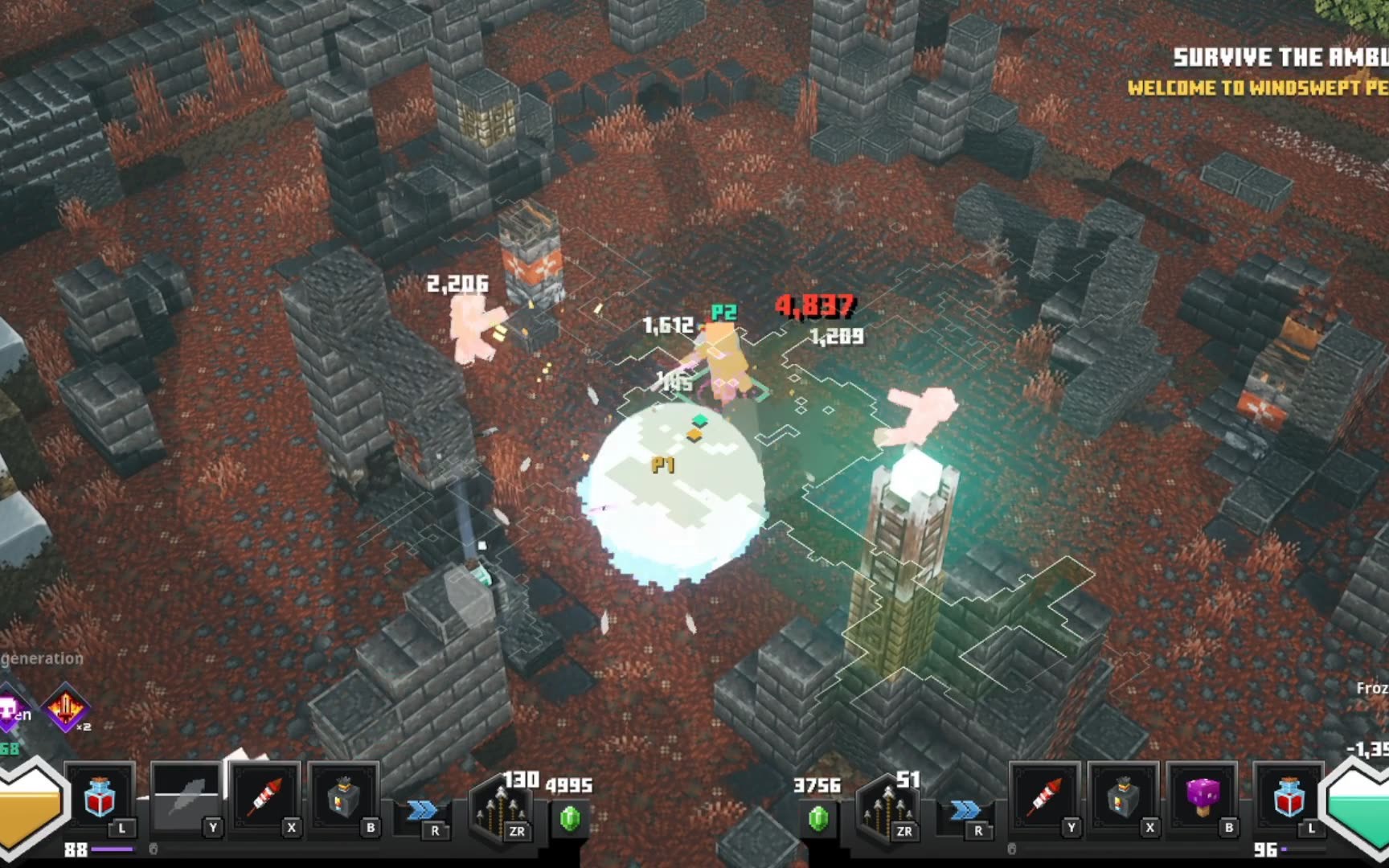The height and width of the screenshot is (868, 1389).
Task: Select the greyed-out feather artifact slot
Action: coord(186,799)
